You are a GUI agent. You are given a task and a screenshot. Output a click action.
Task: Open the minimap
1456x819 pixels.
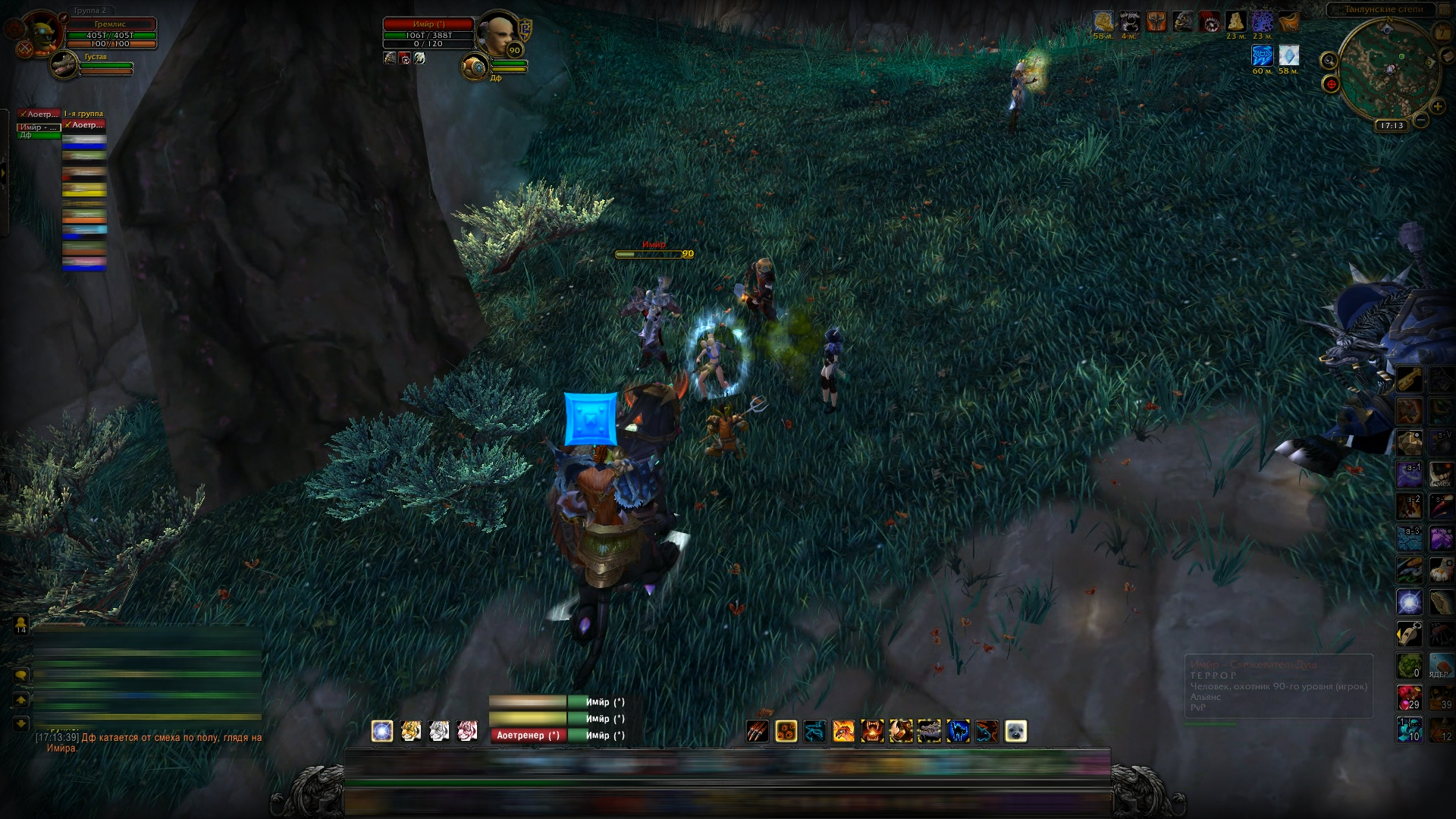pos(1389,70)
